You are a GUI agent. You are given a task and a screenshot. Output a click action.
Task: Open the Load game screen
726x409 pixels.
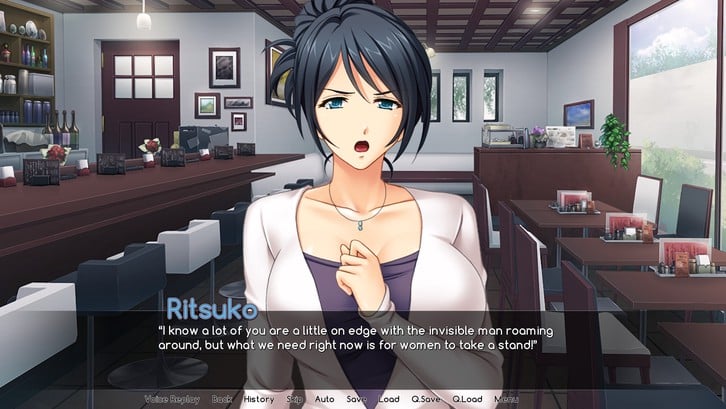point(389,399)
